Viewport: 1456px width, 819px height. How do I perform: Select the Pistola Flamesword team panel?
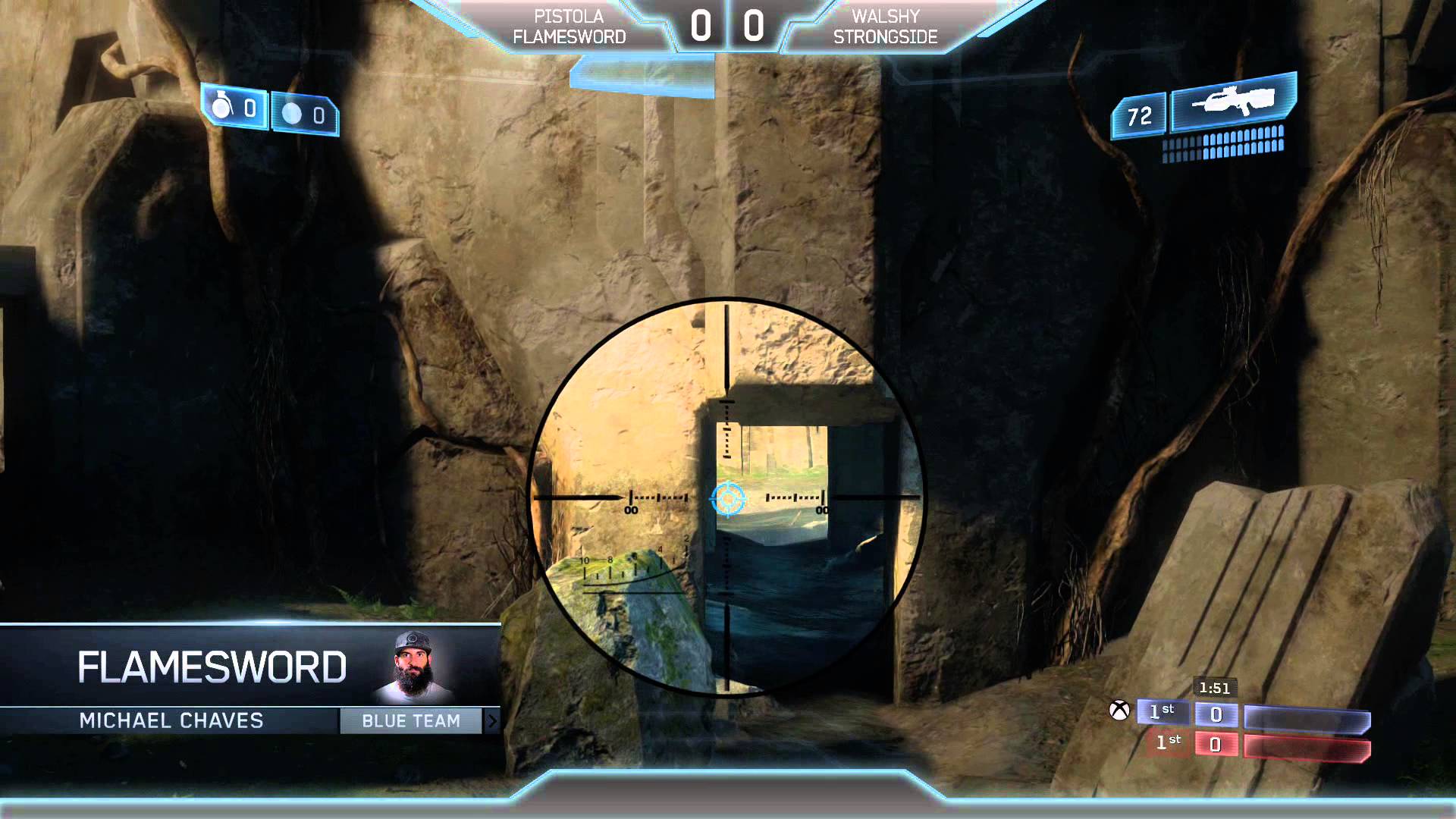569,27
